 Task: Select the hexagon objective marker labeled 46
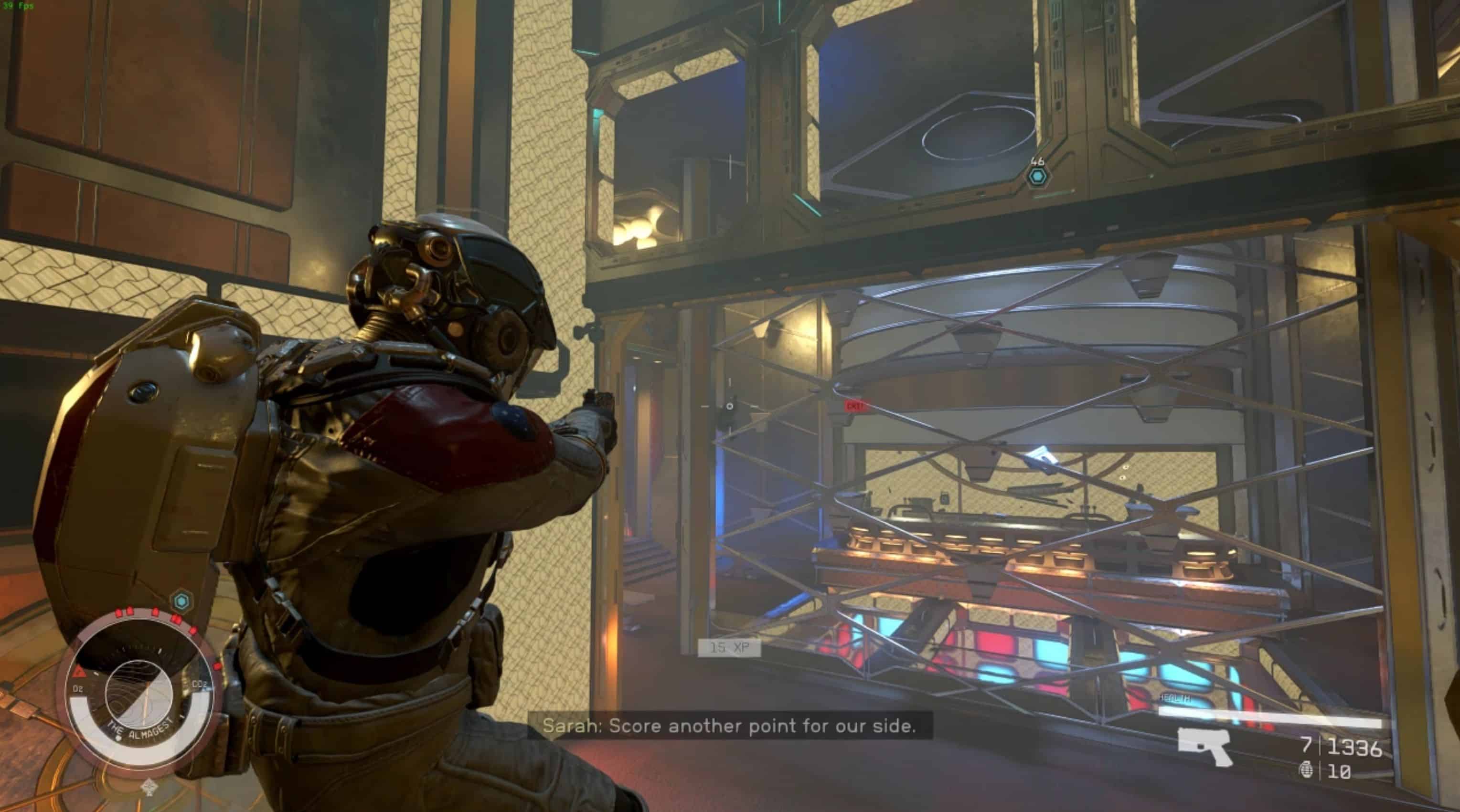click(x=1038, y=177)
